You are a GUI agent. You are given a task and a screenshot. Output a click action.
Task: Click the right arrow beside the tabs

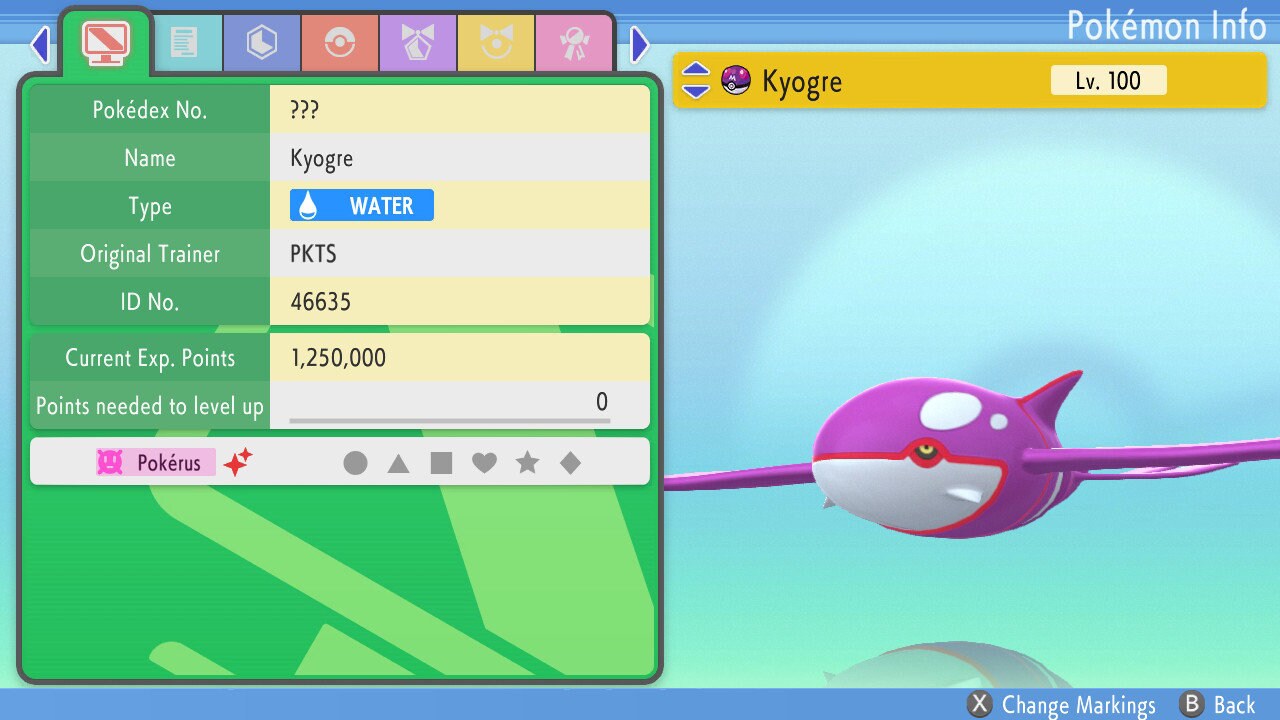[x=640, y=44]
